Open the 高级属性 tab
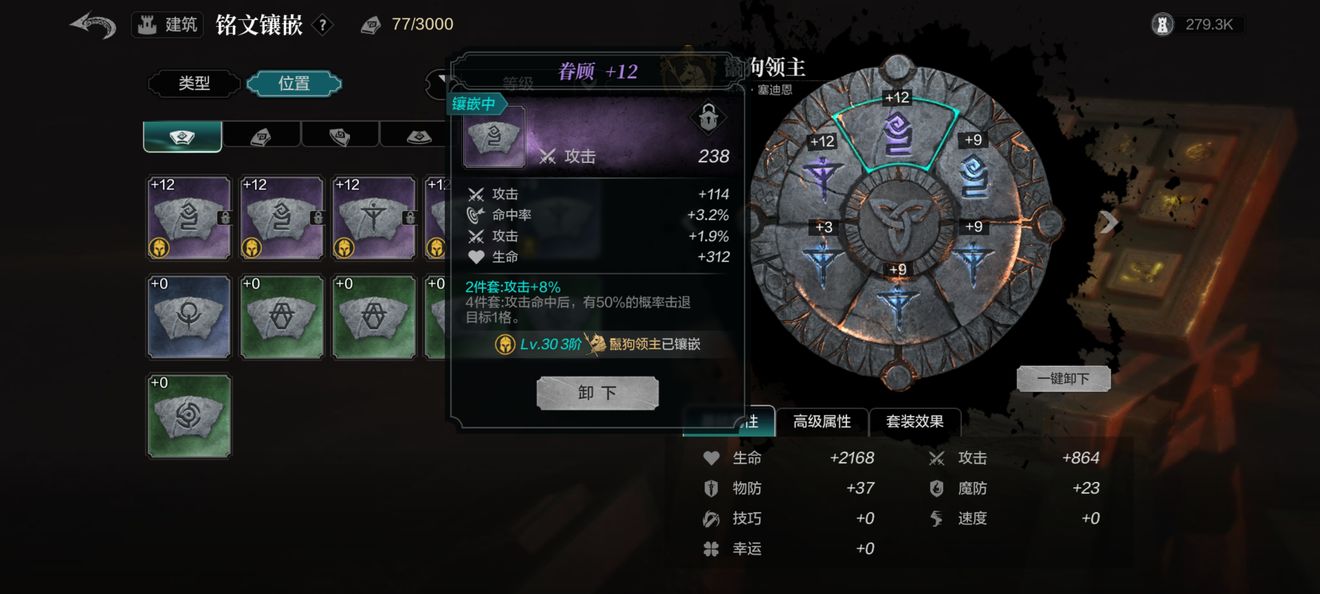The width and height of the screenshot is (1320, 594). tap(822, 422)
